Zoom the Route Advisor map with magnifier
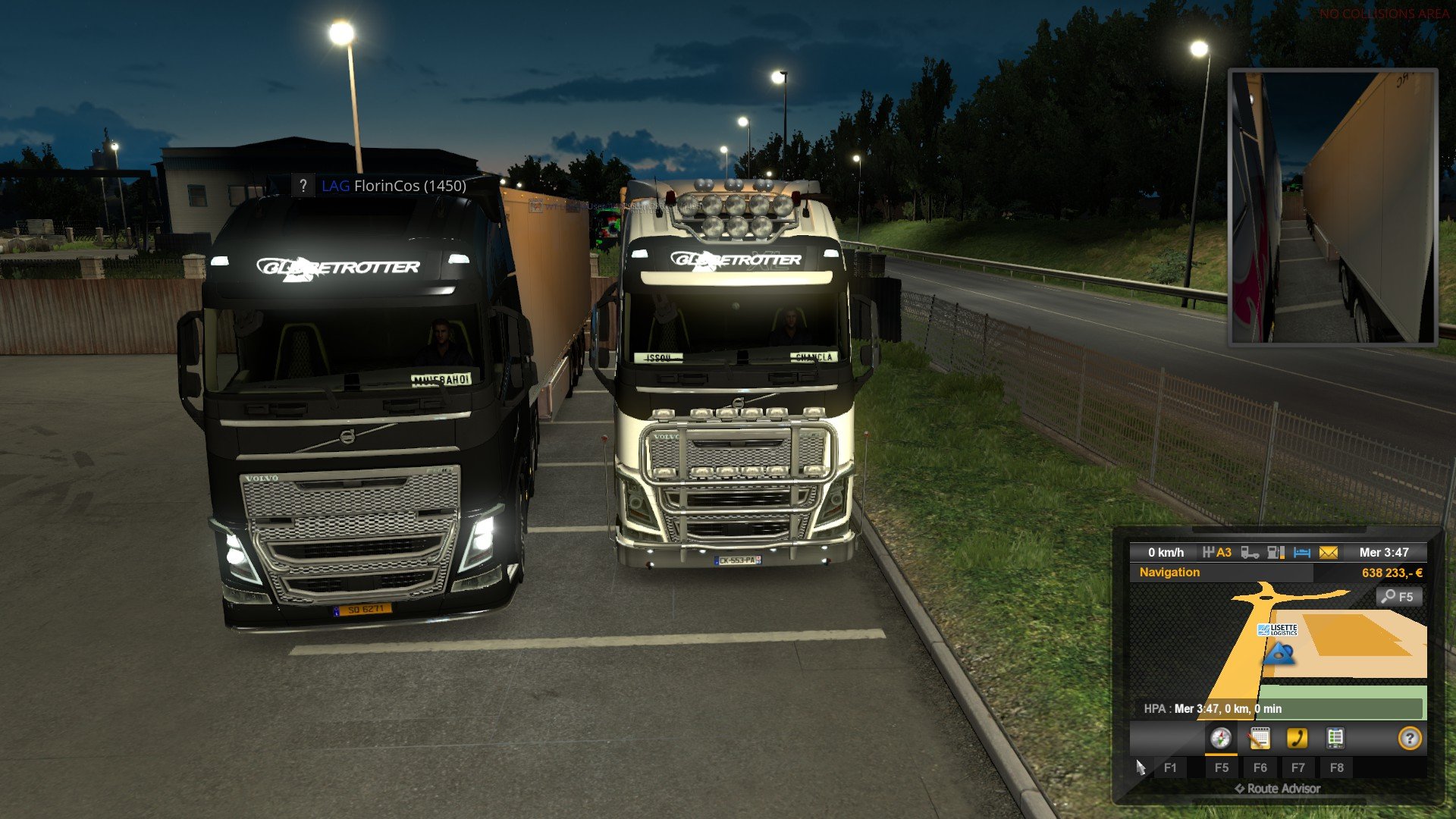Image resolution: width=1456 pixels, height=819 pixels. point(1398,597)
